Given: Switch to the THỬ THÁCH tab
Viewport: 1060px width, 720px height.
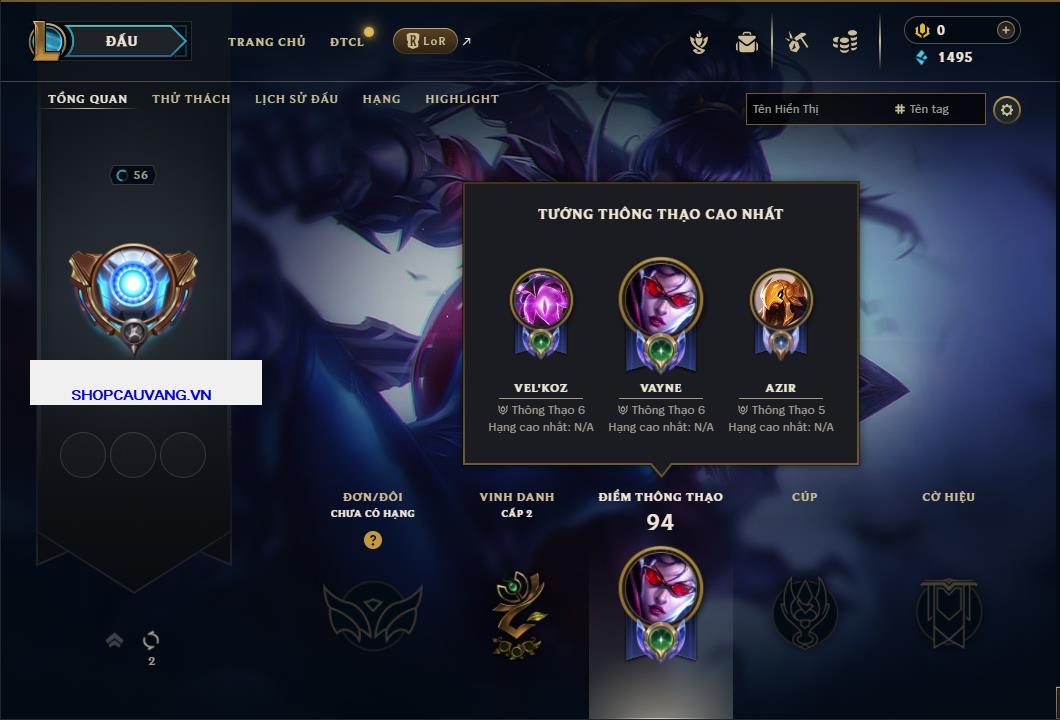Looking at the screenshot, I should 191,99.
